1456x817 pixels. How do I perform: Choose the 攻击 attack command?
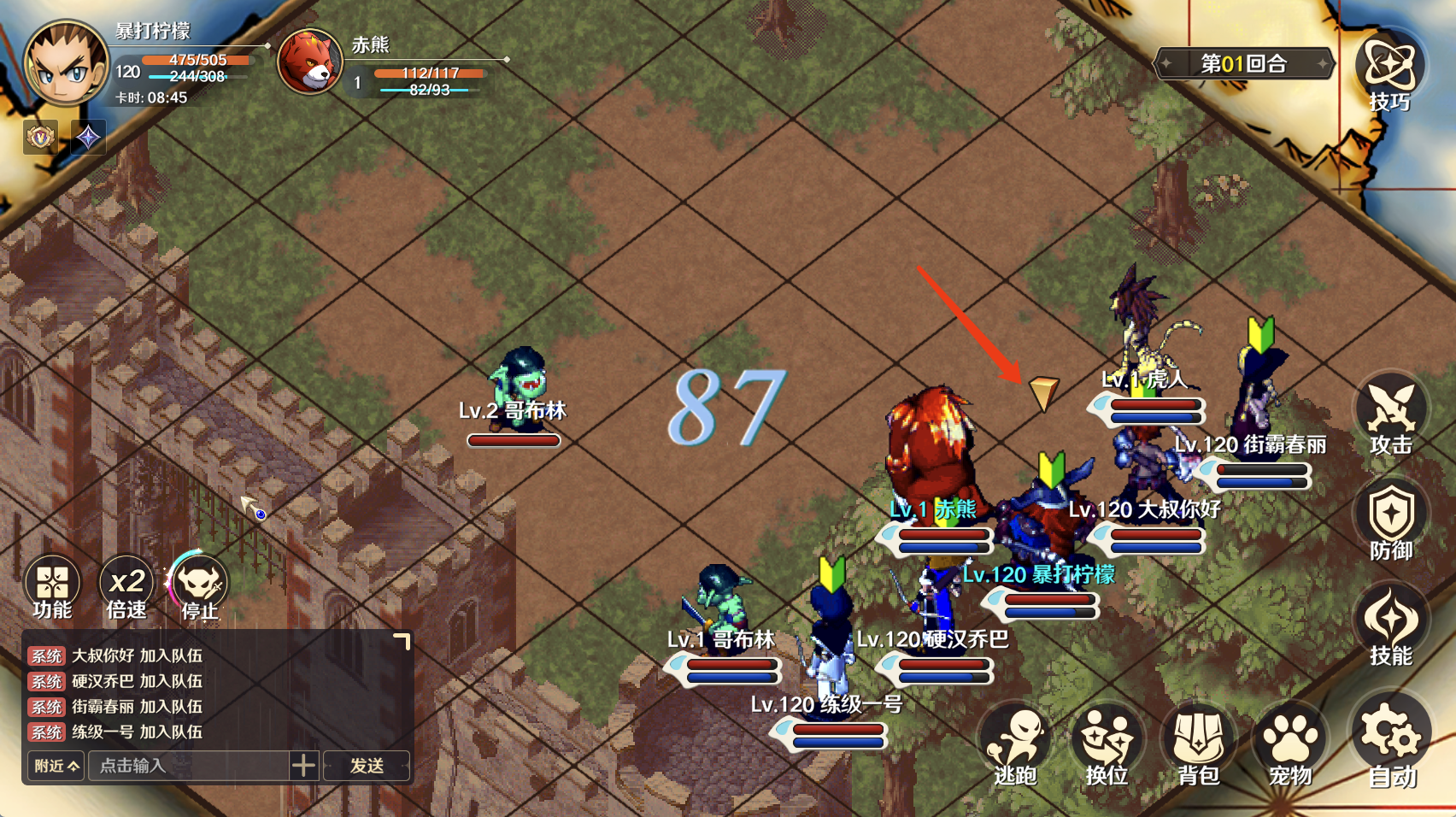1390,414
